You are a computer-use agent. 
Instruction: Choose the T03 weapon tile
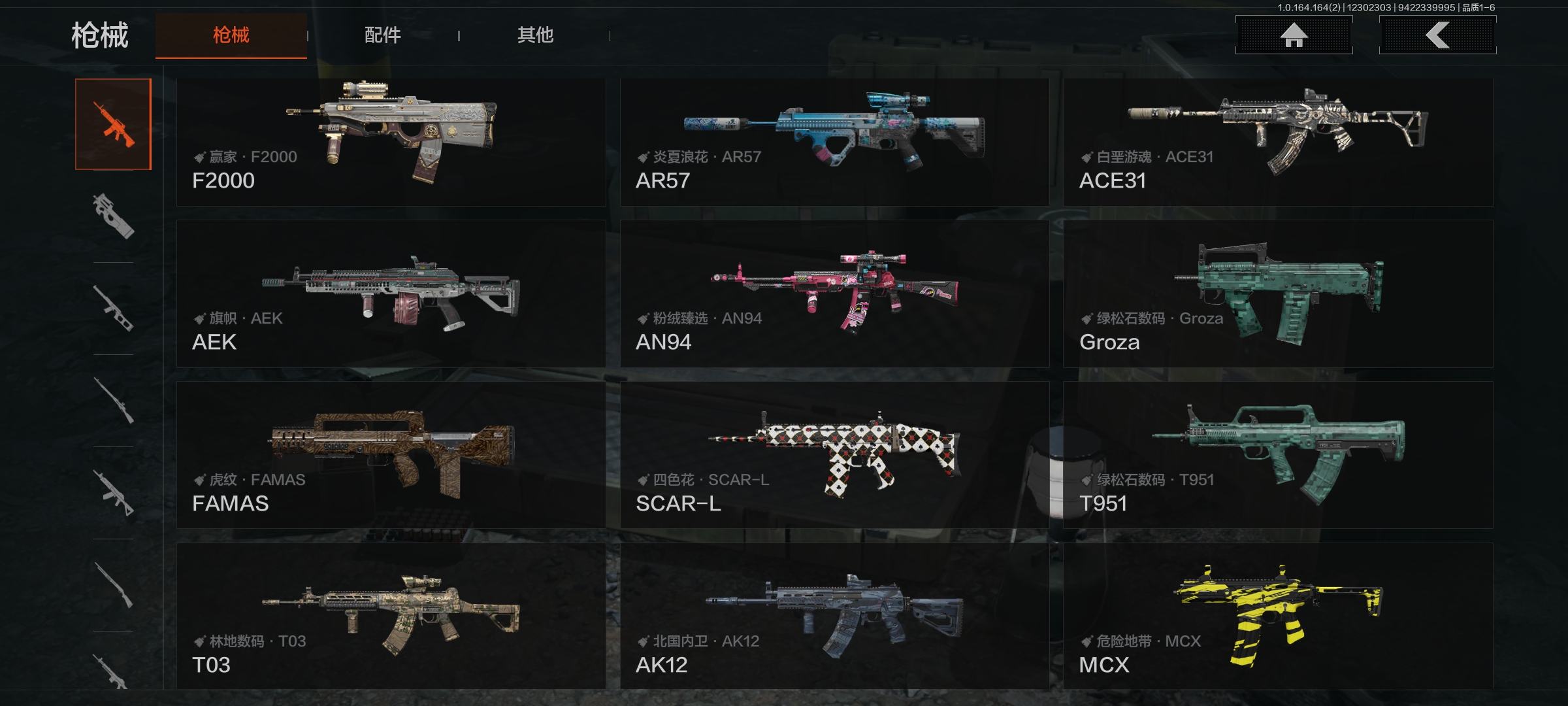tap(391, 616)
